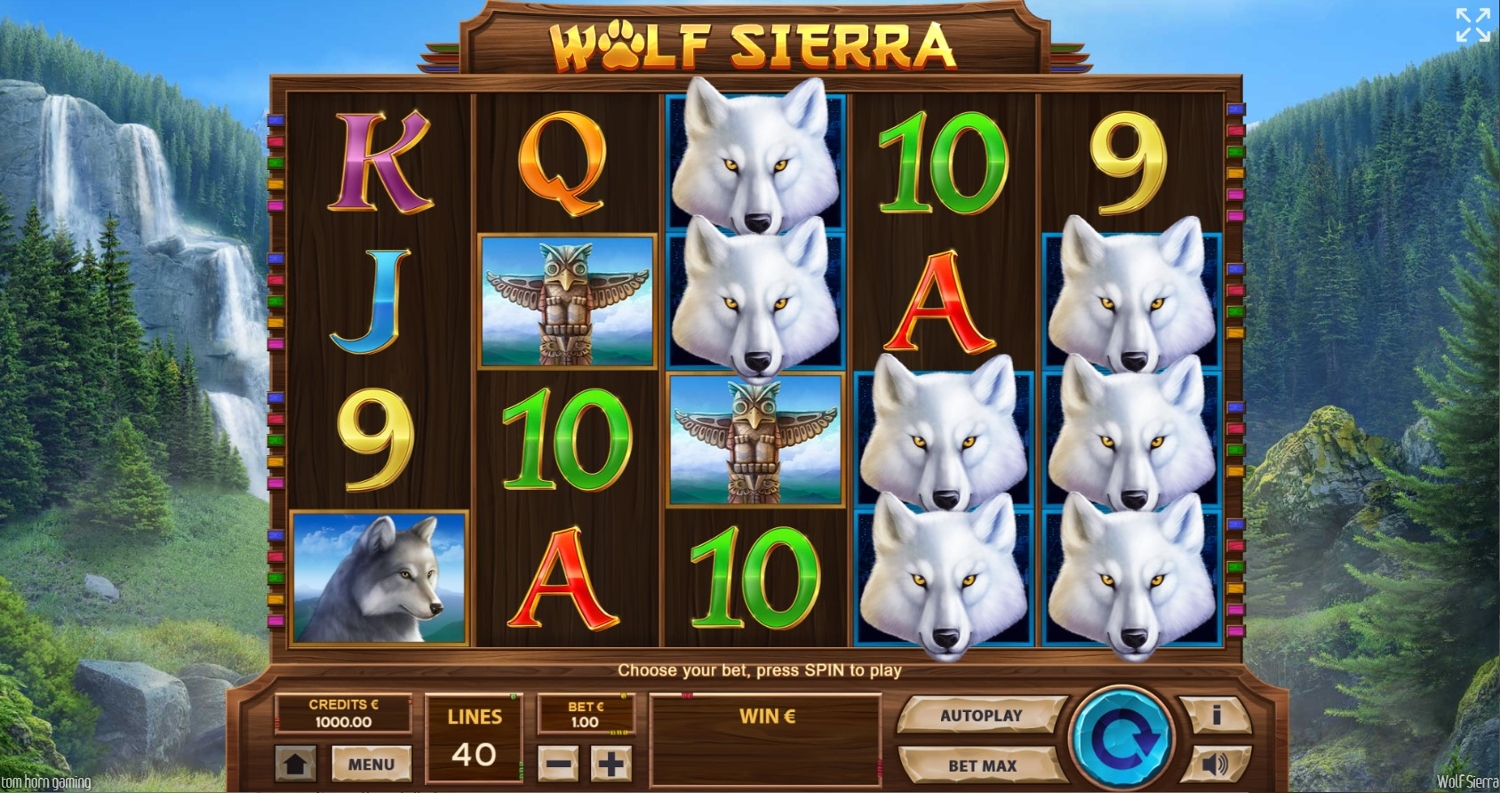This screenshot has width=1500, height=793.
Task: Decrease the bet with the minus button
Action: click(558, 765)
